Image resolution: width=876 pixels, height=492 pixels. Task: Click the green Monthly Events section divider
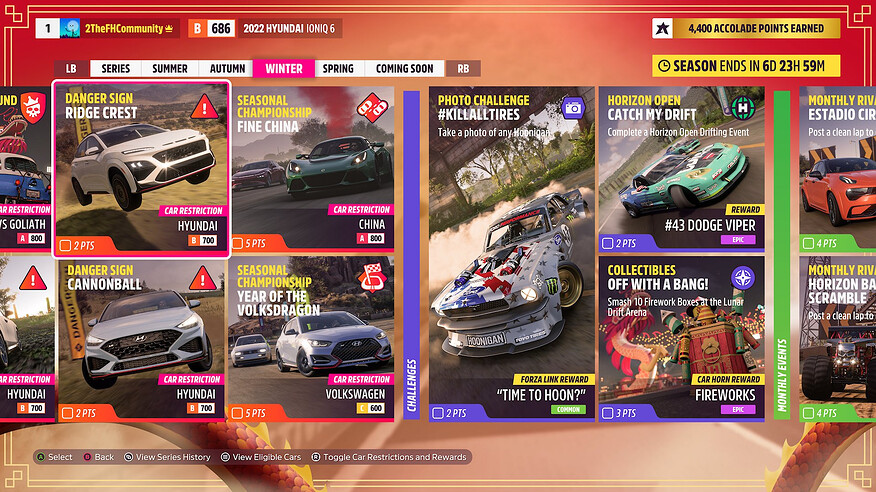tap(781, 254)
